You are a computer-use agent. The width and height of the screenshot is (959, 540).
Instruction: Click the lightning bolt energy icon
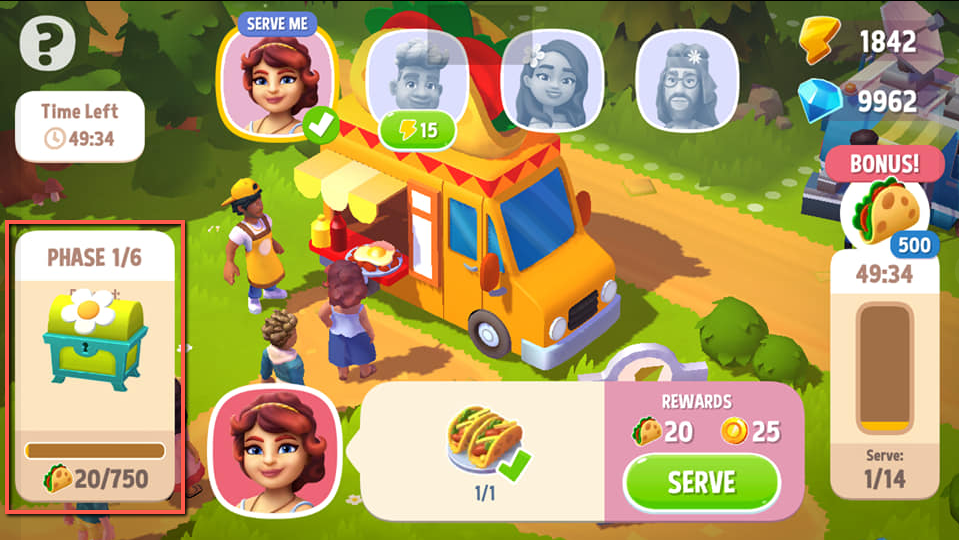point(821,42)
